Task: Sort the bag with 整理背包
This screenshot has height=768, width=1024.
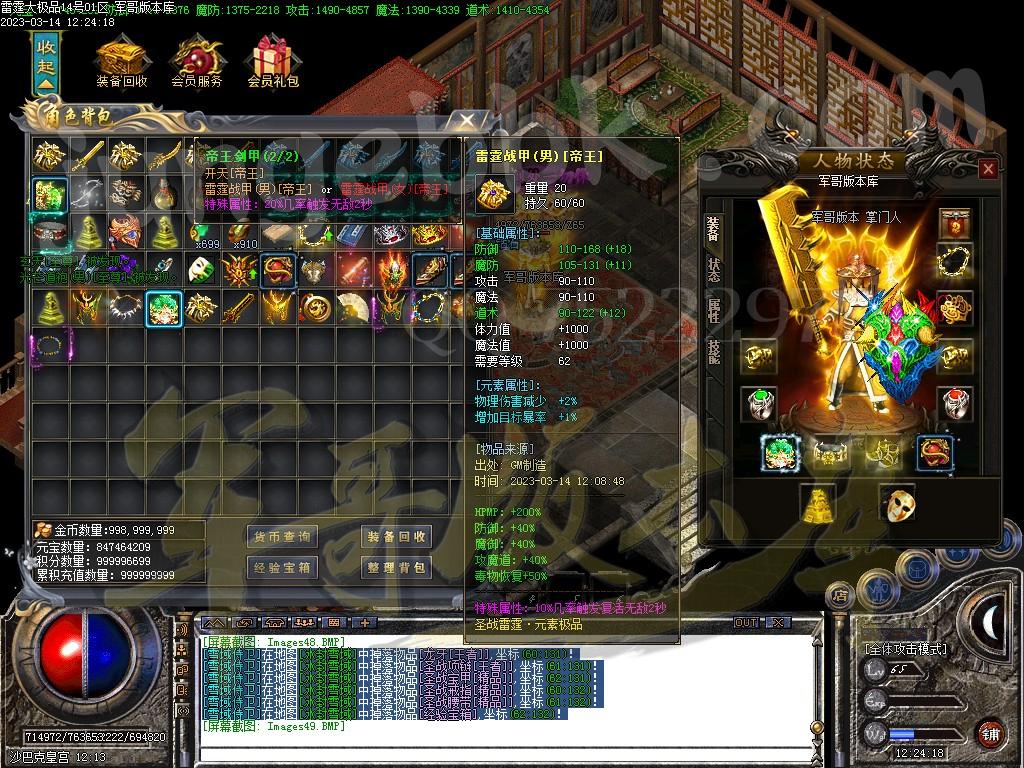Action: click(x=395, y=568)
